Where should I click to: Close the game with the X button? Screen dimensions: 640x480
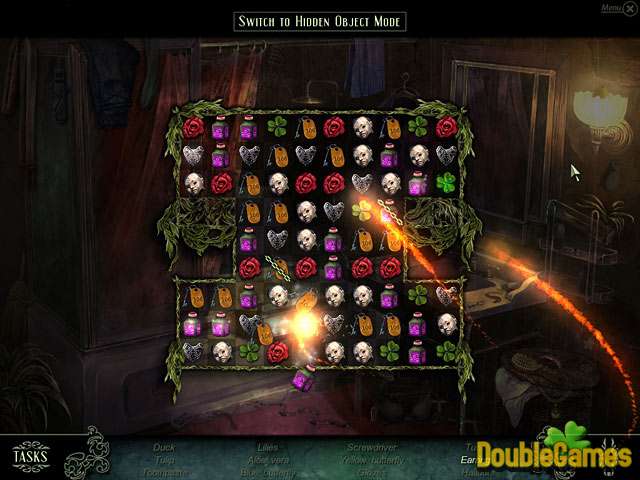point(628,9)
